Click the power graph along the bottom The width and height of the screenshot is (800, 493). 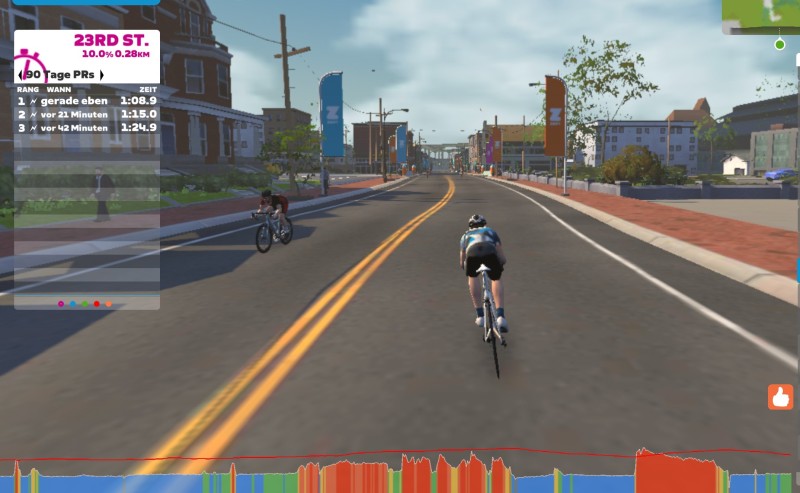(x=400, y=472)
